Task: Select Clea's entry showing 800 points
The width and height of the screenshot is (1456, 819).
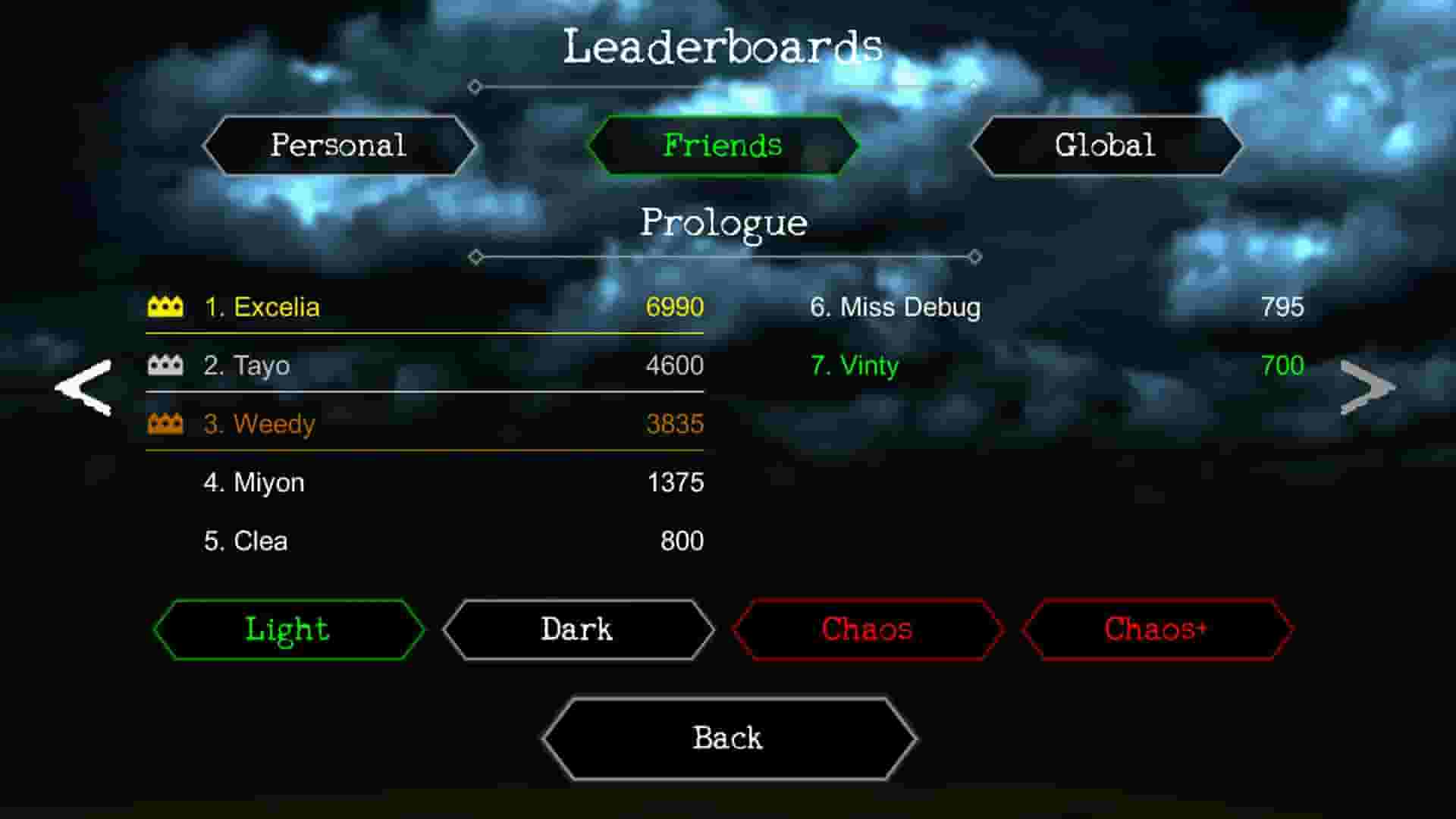Action: [x=425, y=541]
